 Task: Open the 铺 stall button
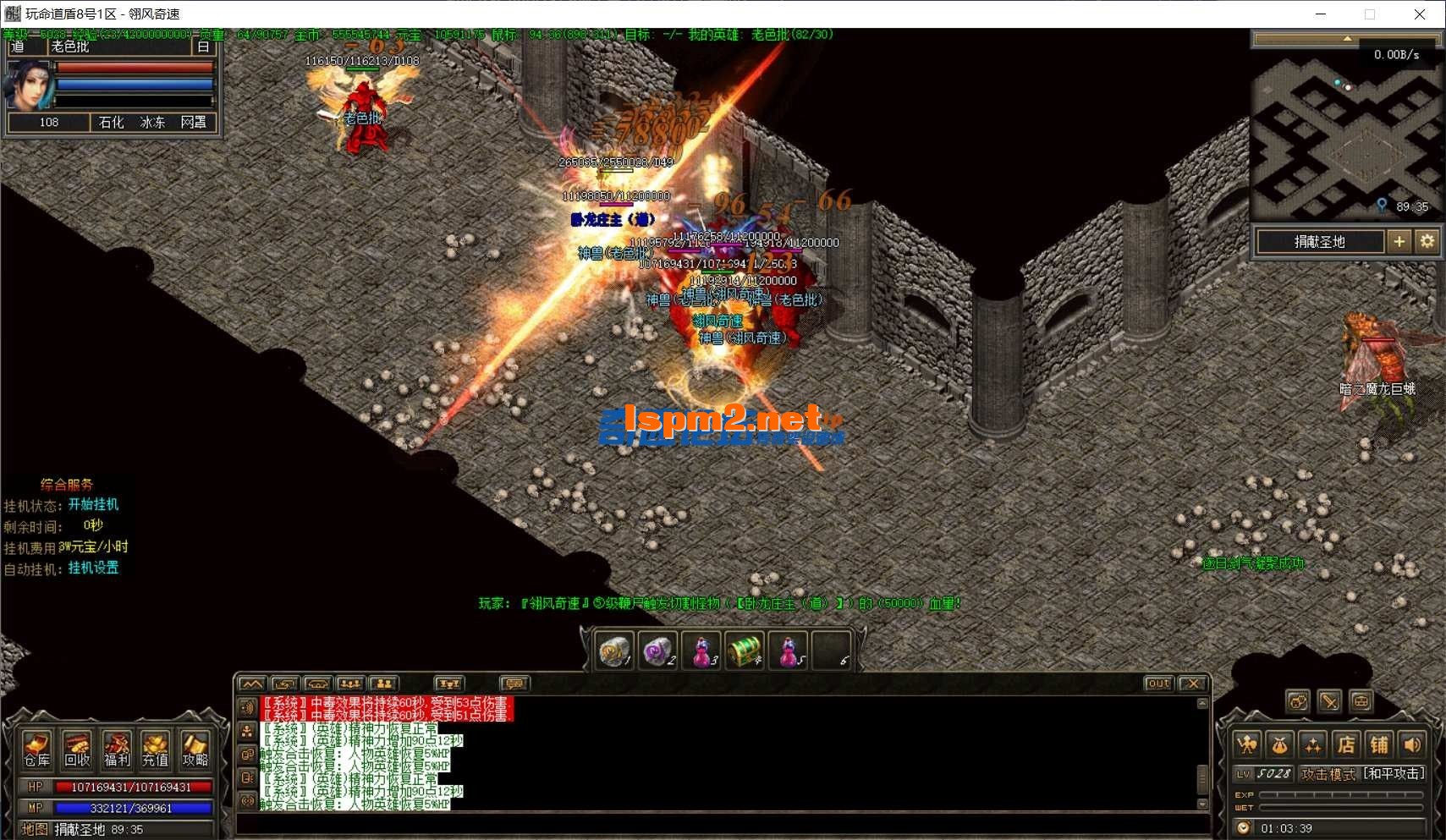click(1379, 744)
